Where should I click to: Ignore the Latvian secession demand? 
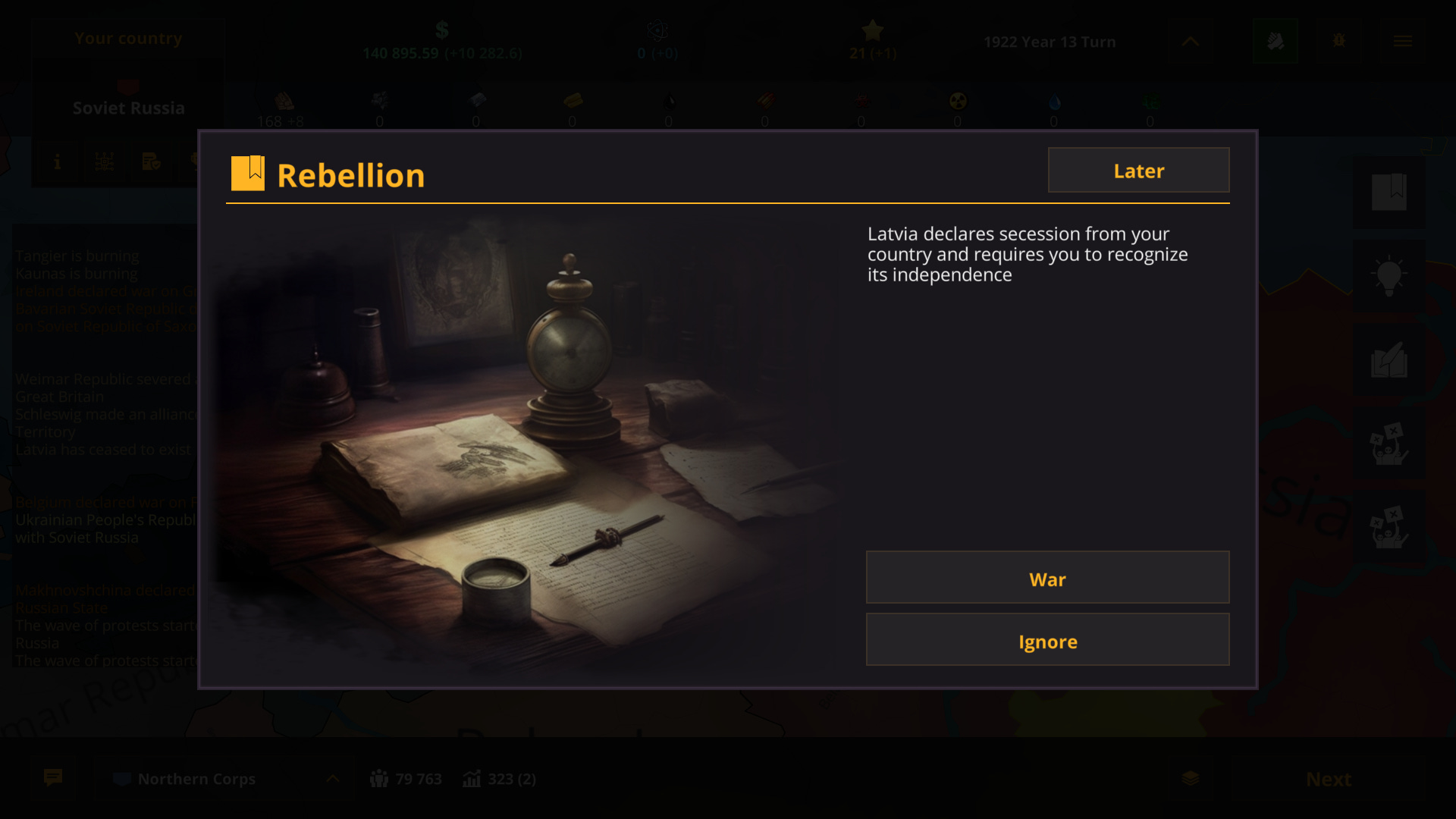pyautogui.click(x=1047, y=640)
